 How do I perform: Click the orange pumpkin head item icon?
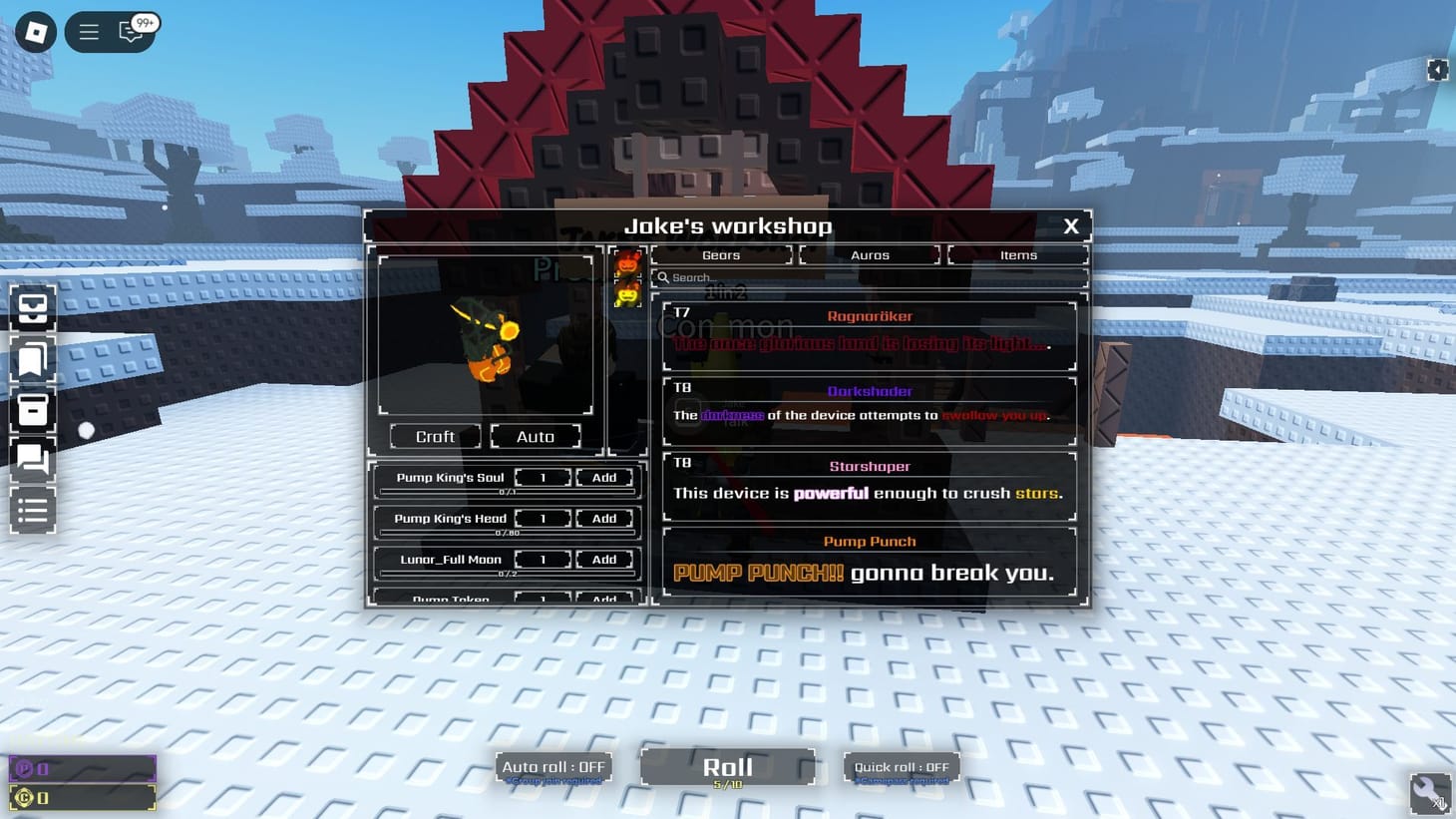click(627, 264)
